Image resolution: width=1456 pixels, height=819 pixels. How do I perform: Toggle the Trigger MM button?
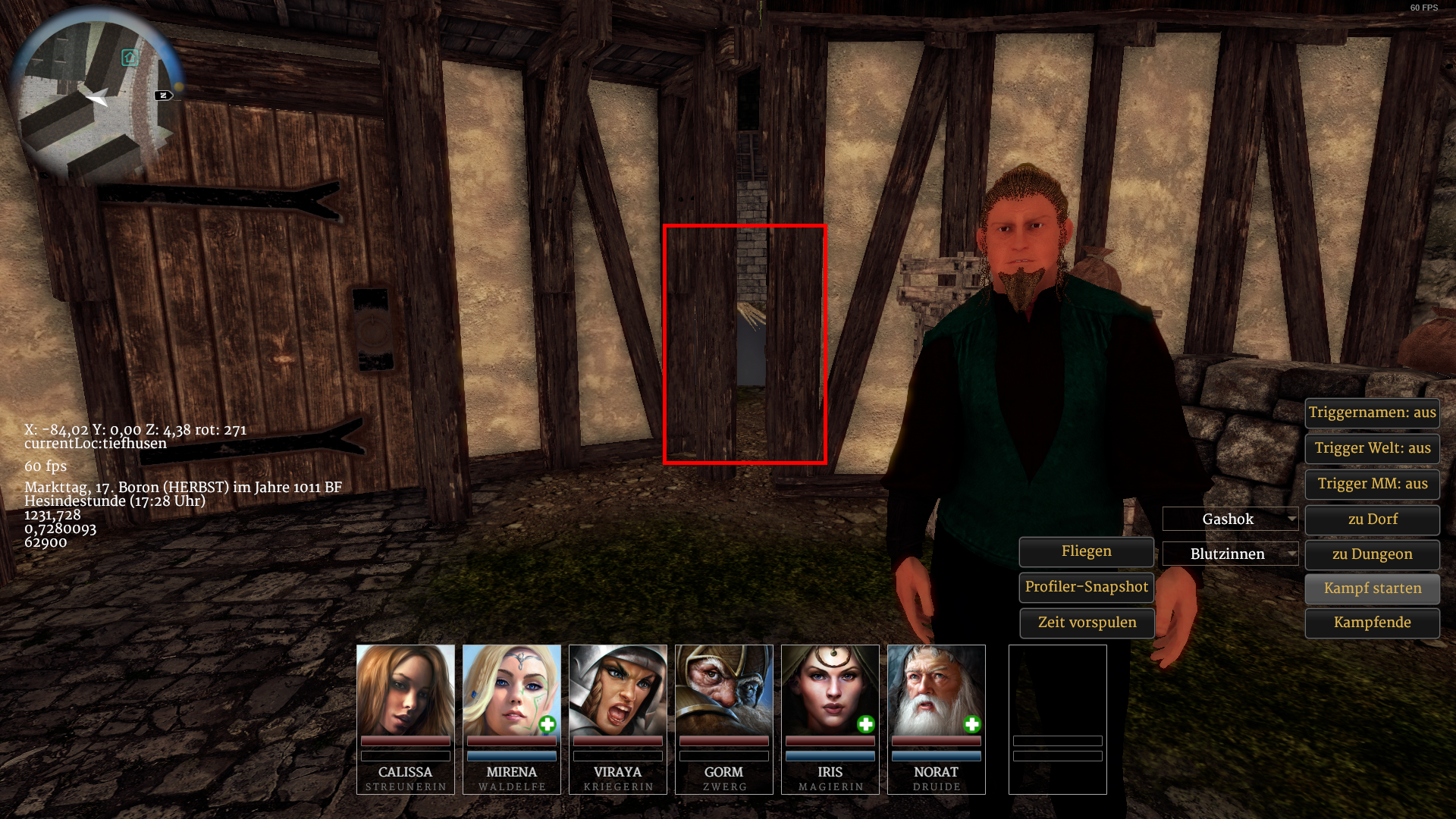point(1372,484)
